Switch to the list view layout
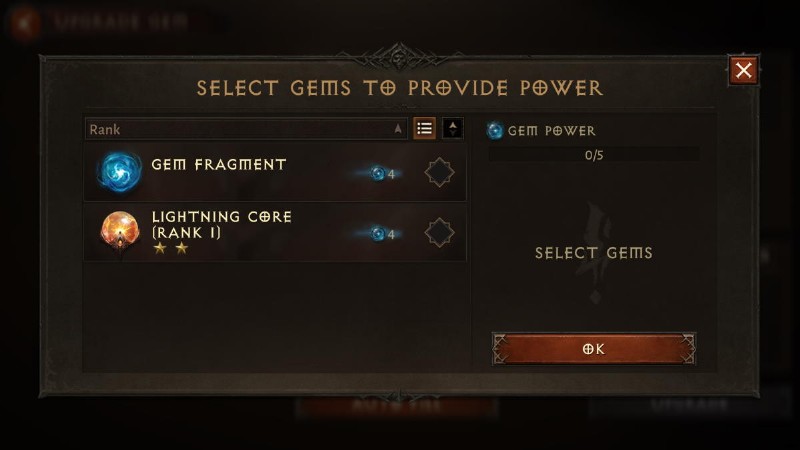The image size is (800, 450). point(425,129)
